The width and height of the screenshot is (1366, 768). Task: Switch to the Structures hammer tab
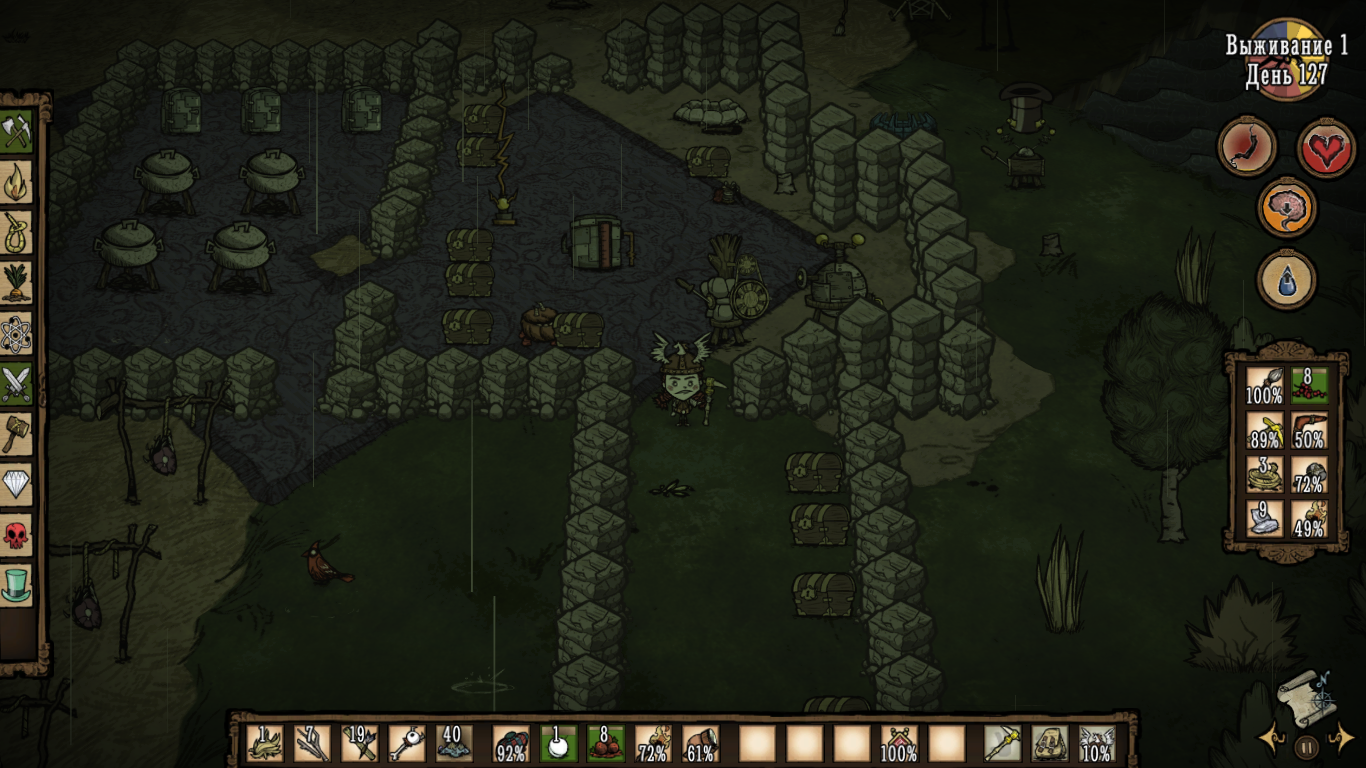coord(17,435)
